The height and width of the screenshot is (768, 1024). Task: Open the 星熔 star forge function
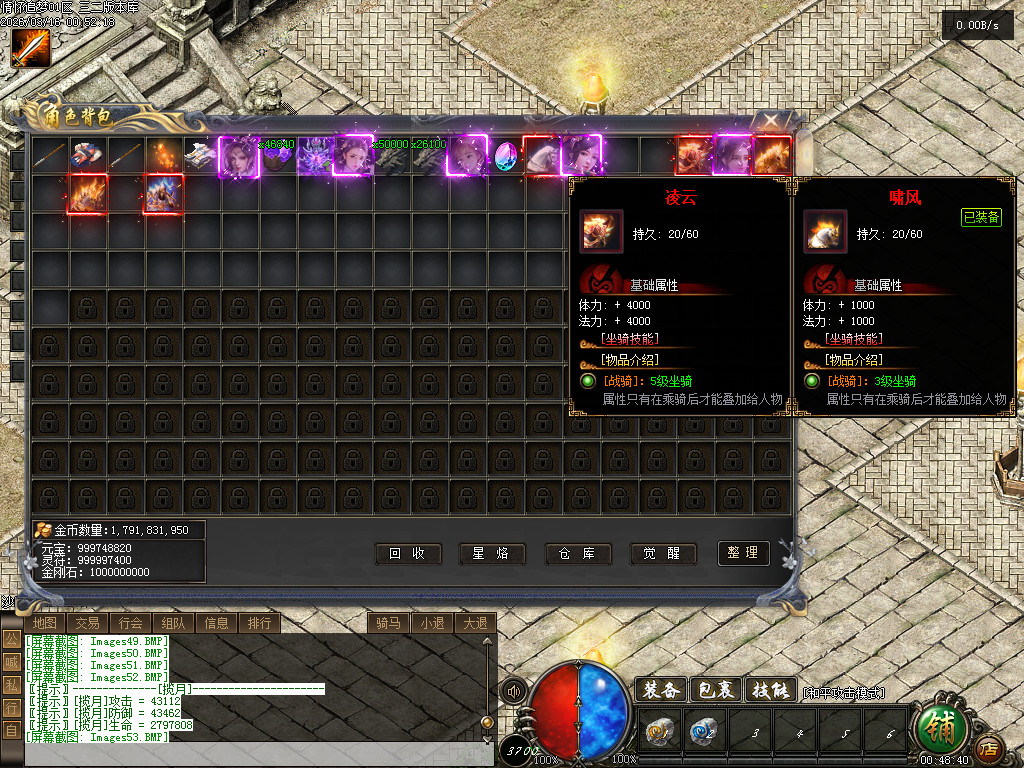tap(492, 553)
